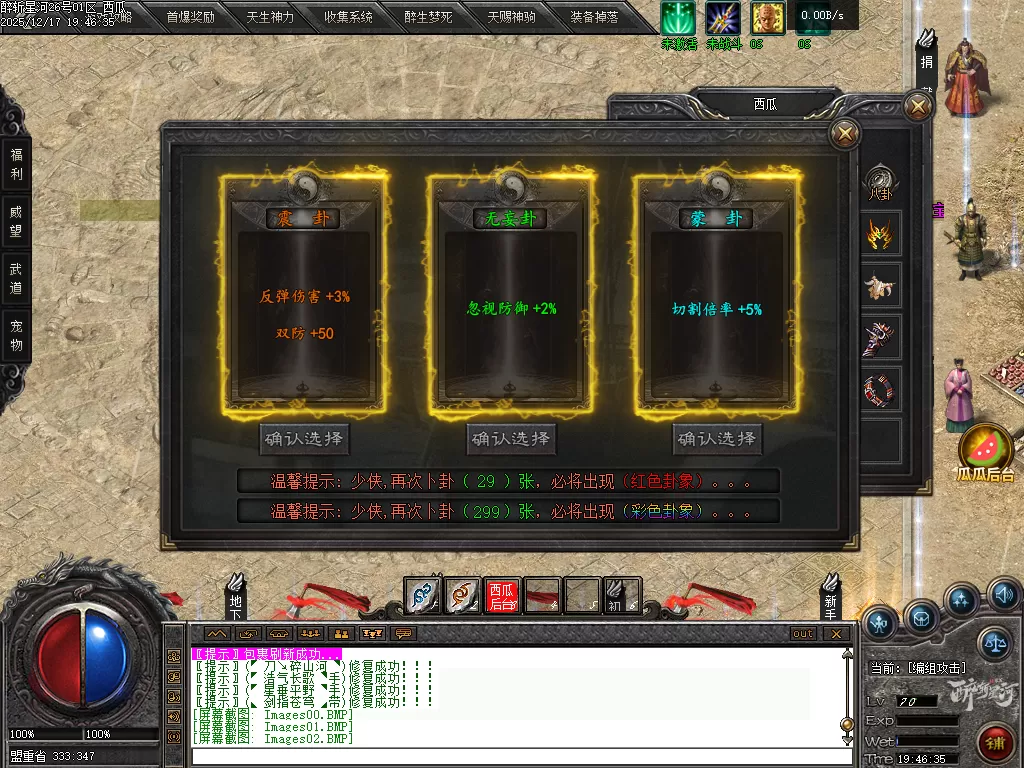Use the red 西瓜后台 hotbar slot
1024x768 pixels.
point(501,596)
